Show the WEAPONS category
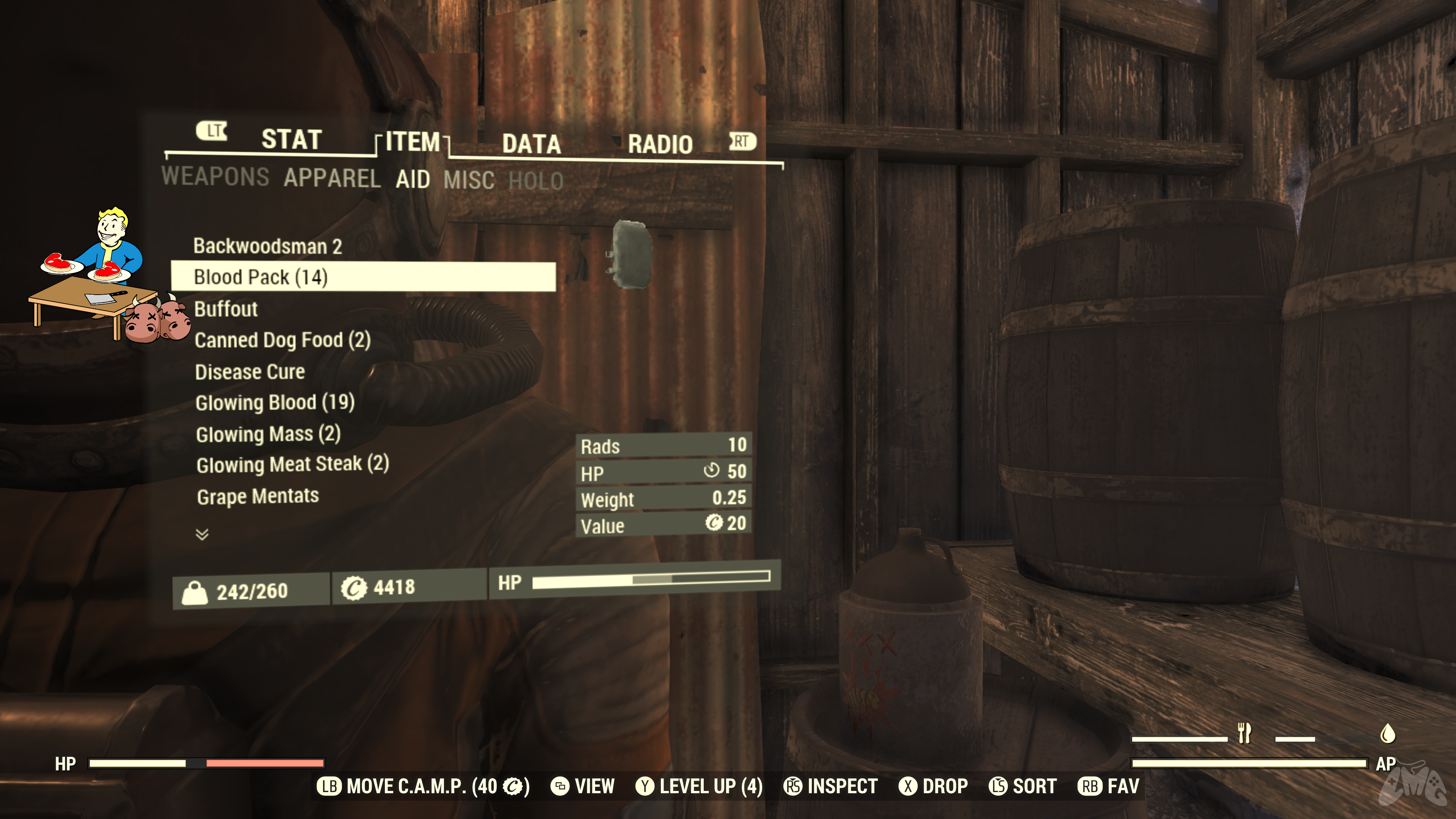 pos(215,176)
